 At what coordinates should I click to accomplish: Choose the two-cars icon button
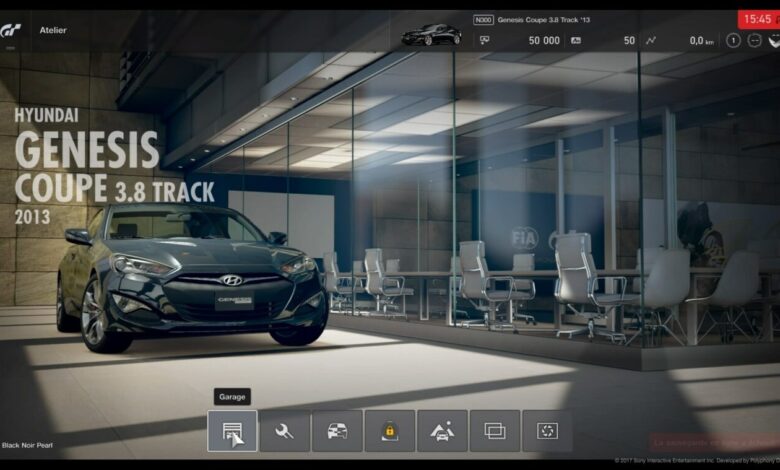click(x=337, y=431)
